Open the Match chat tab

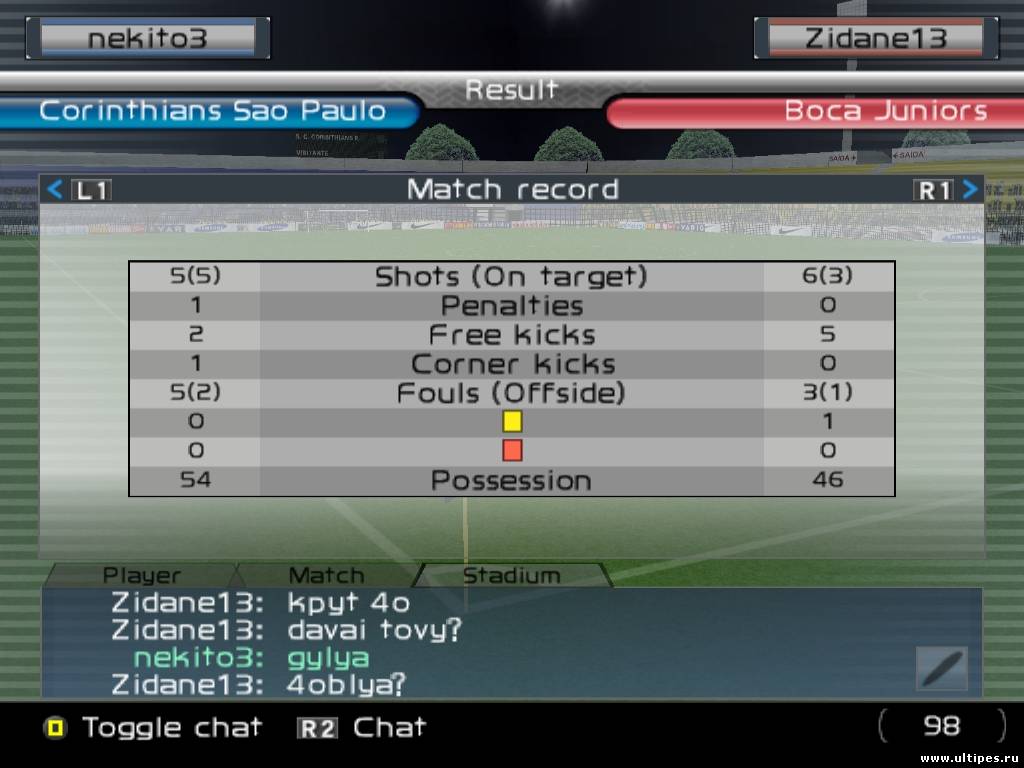click(326, 575)
